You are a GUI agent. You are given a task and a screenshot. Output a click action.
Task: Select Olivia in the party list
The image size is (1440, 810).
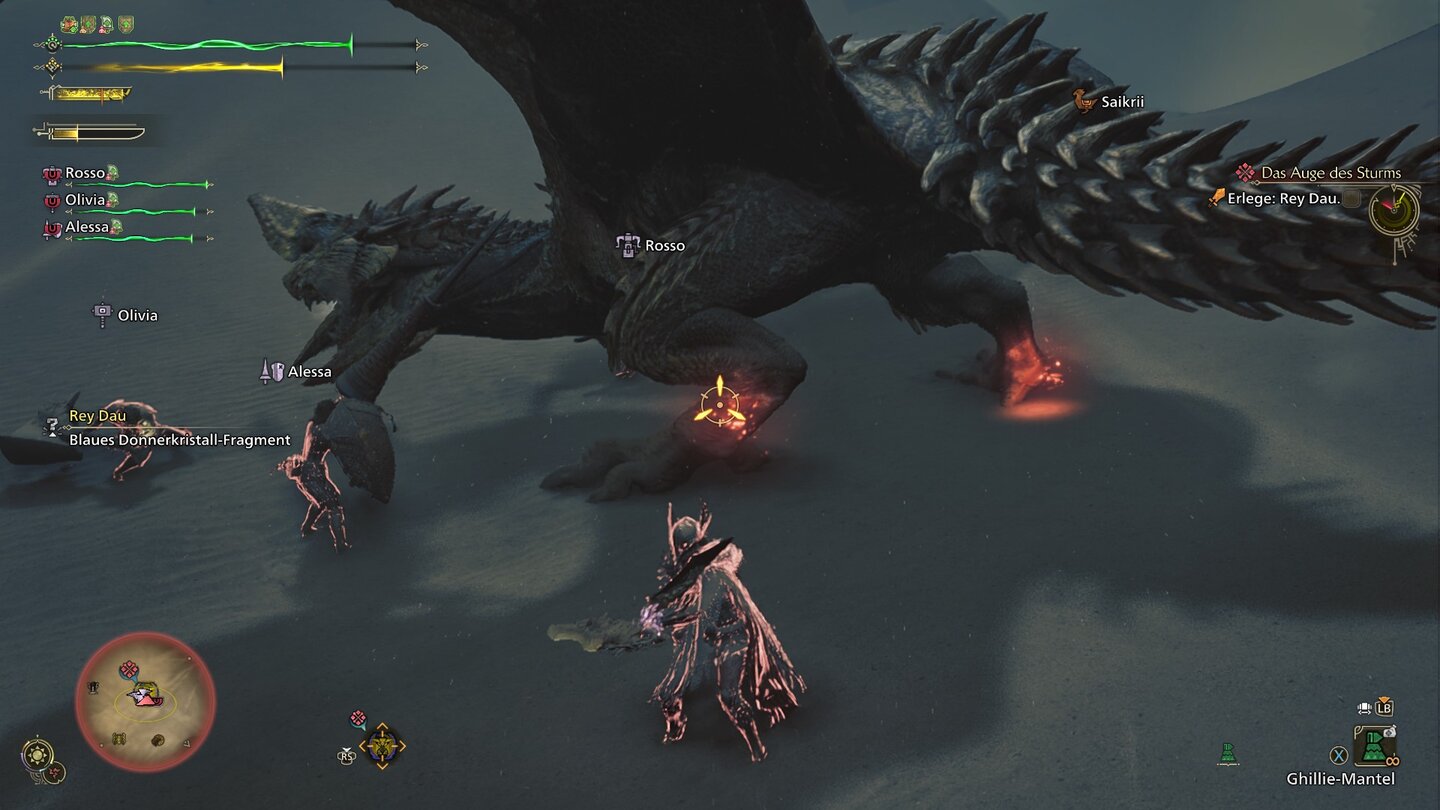point(86,200)
